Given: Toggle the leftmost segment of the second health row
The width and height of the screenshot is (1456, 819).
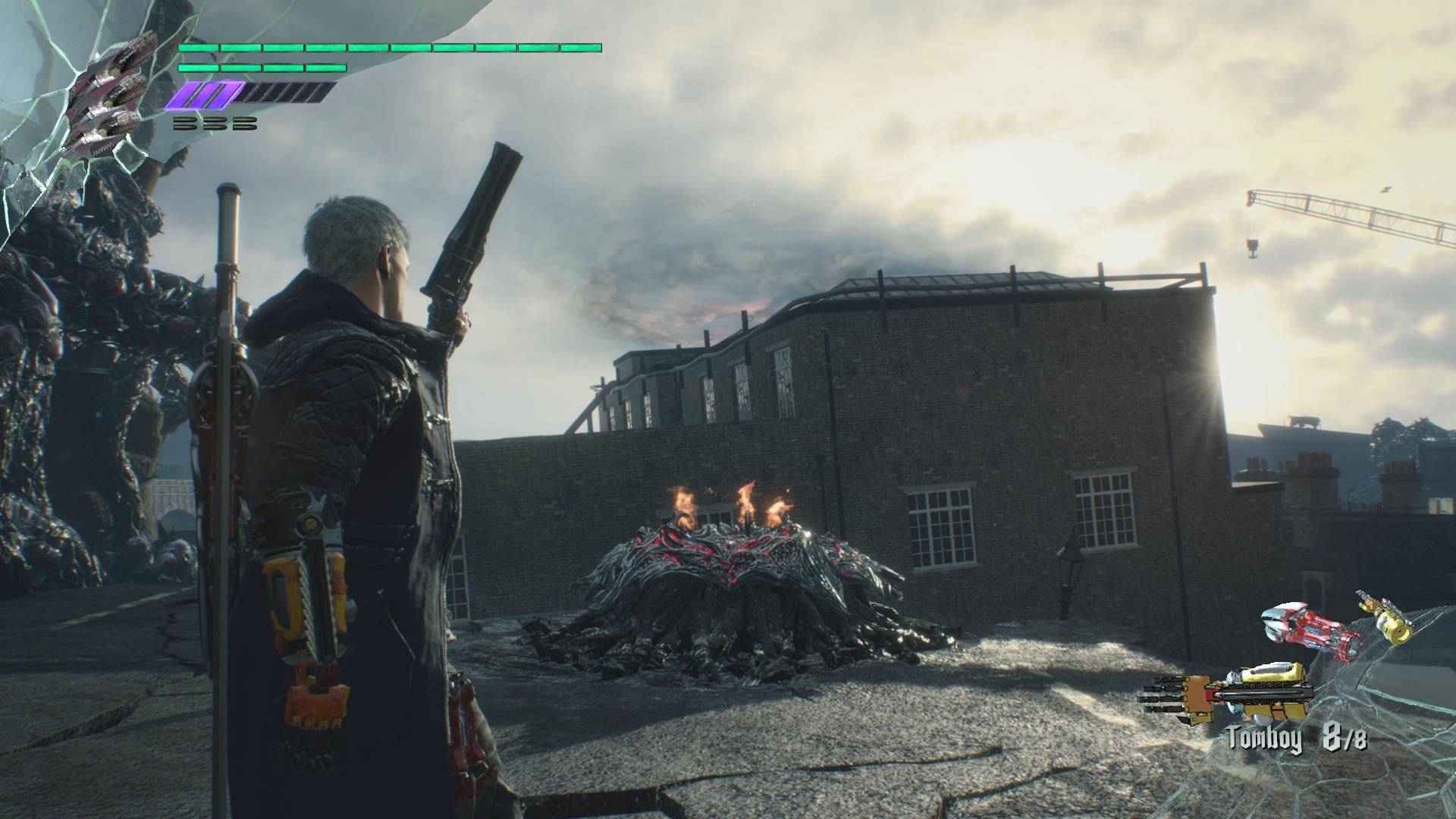Looking at the screenshot, I should coord(197,67).
